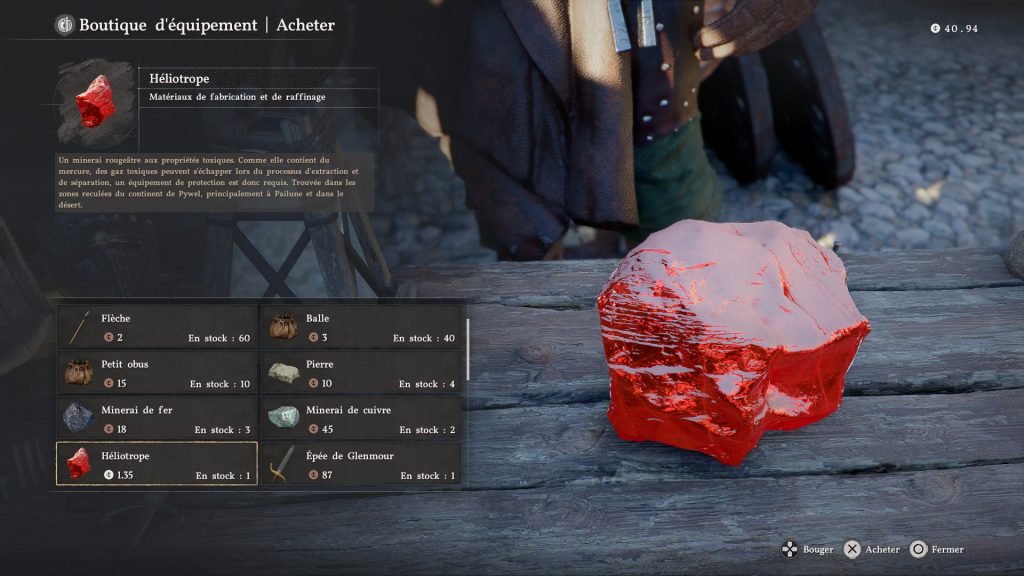Pick the Pierre item row
The width and height of the screenshot is (1024, 576).
[361, 373]
